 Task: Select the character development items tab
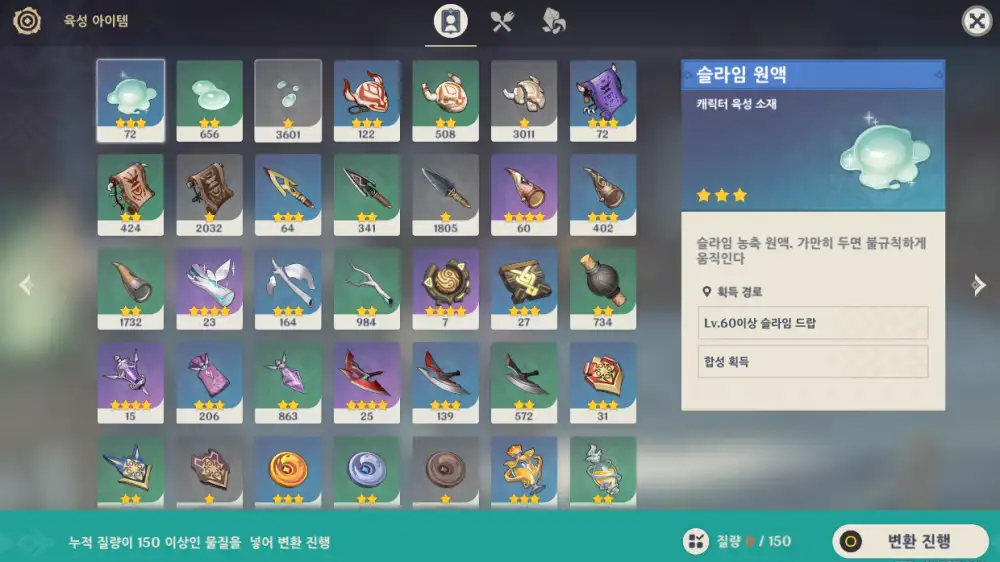(x=450, y=21)
